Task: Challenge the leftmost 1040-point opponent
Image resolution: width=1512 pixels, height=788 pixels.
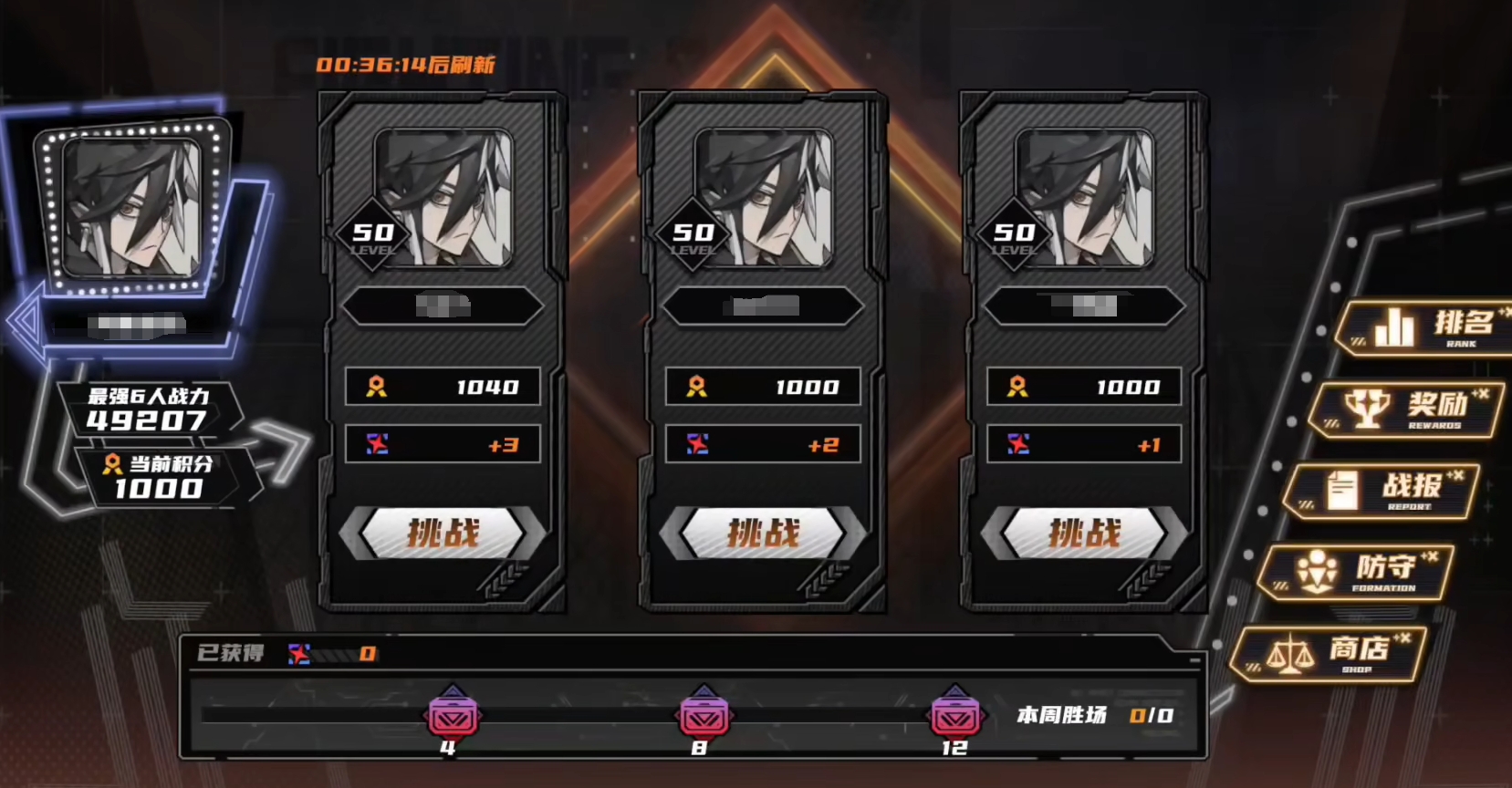Action: click(x=443, y=534)
